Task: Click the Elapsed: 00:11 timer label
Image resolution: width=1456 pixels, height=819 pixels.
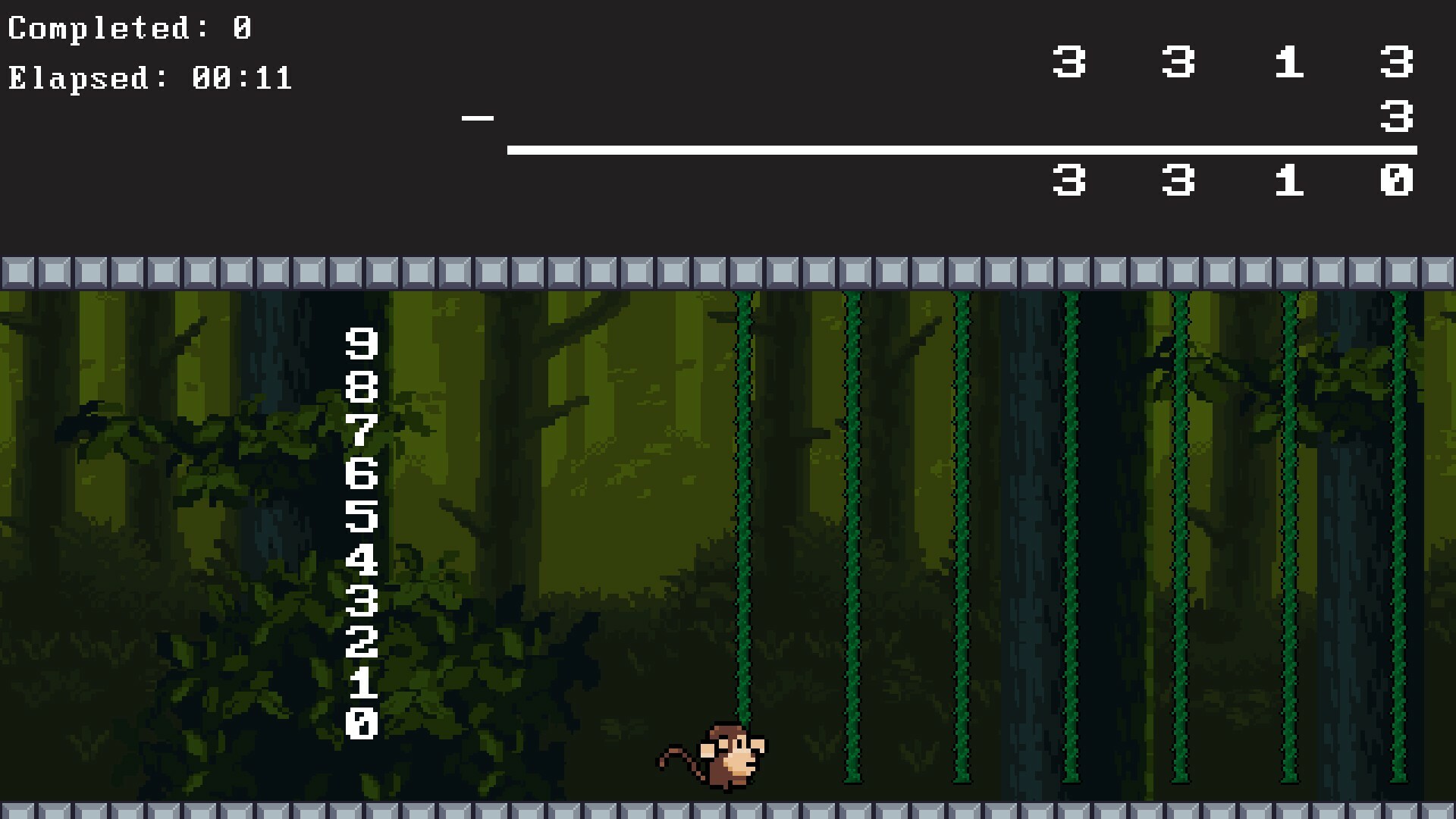Action: tap(150, 78)
